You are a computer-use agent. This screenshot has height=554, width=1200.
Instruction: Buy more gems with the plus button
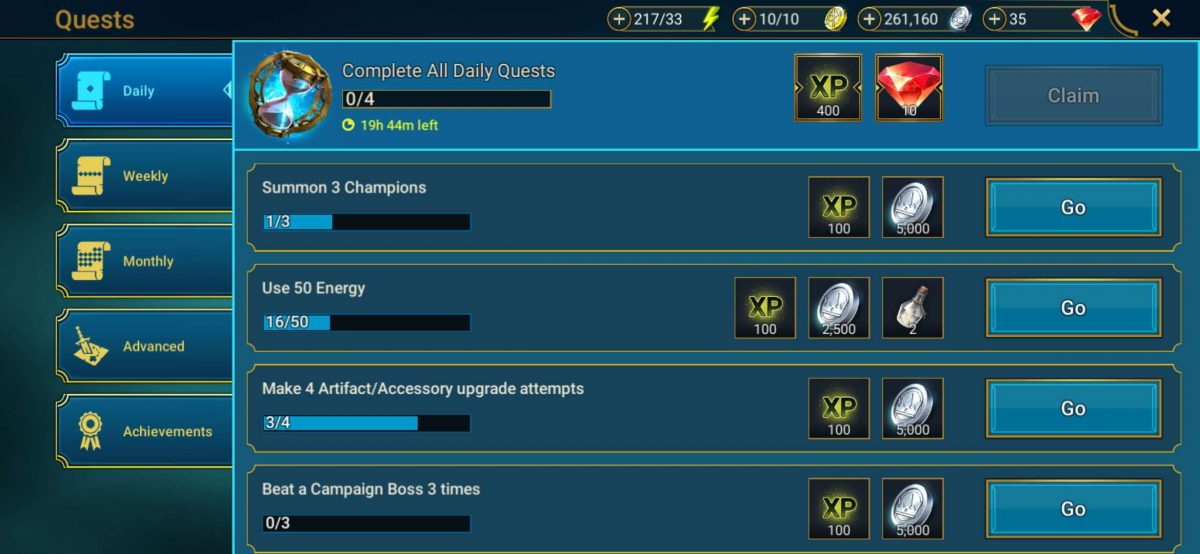coord(995,19)
